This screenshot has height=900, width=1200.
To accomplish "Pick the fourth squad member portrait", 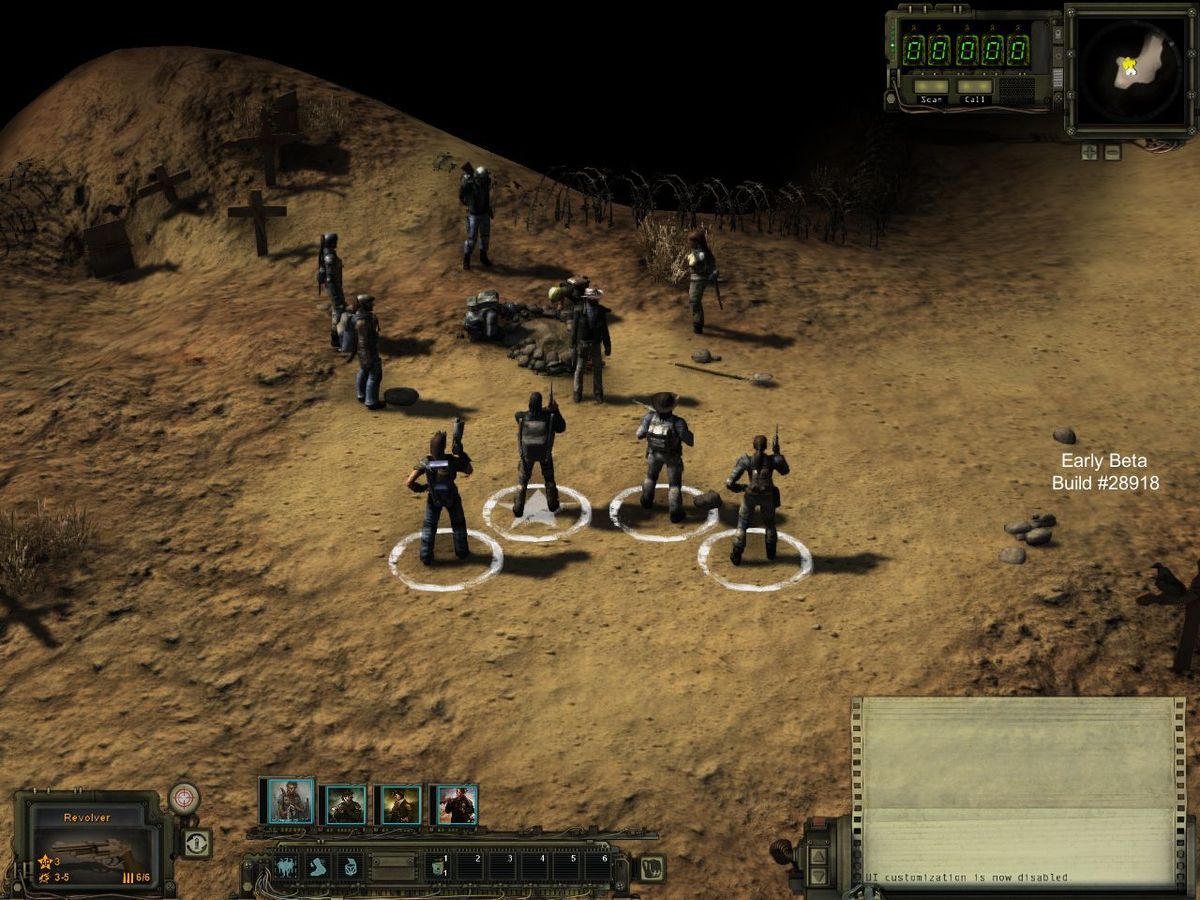I will point(456,804).
